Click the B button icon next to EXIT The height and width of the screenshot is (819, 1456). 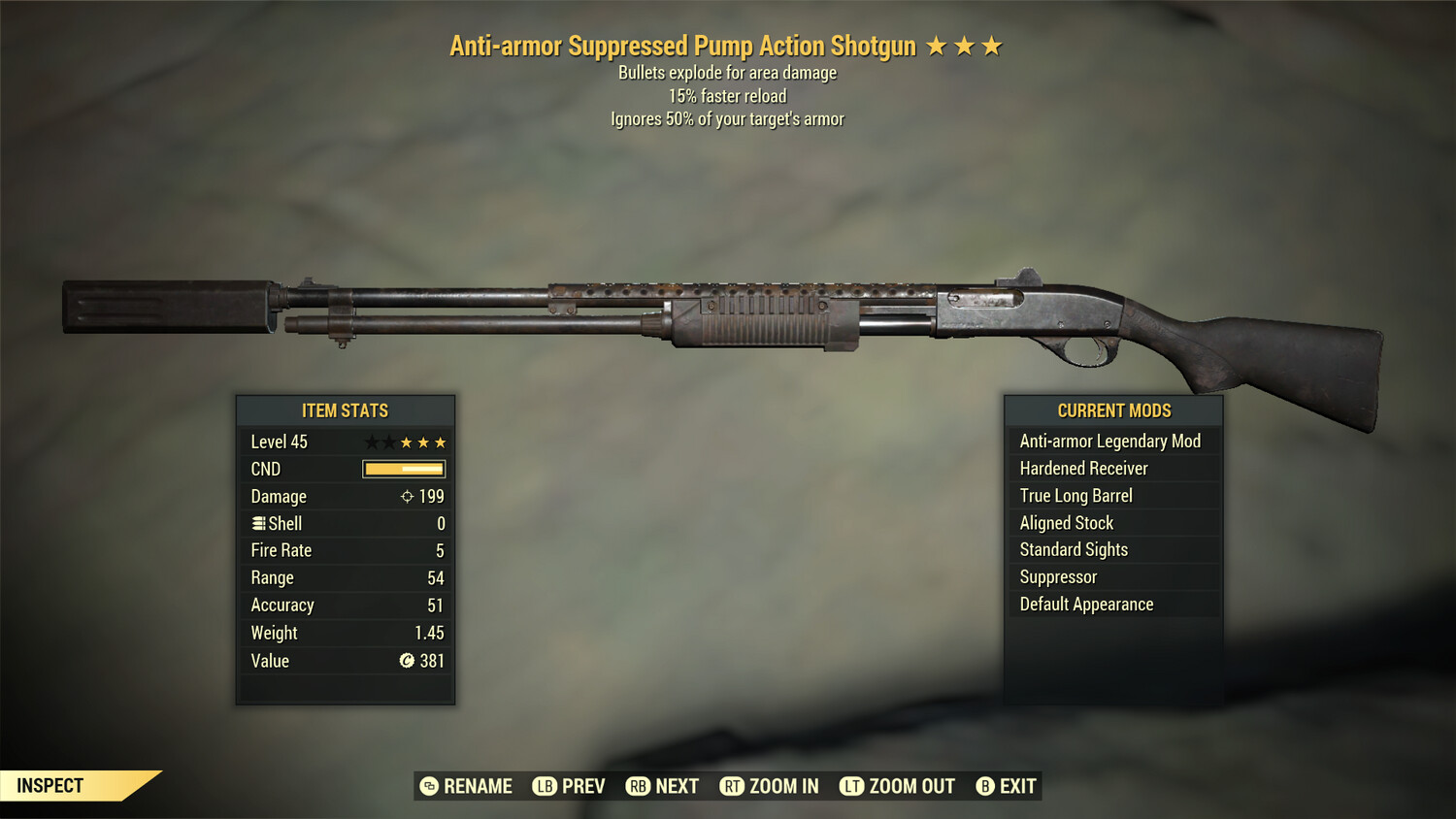(x=986, y=786)
